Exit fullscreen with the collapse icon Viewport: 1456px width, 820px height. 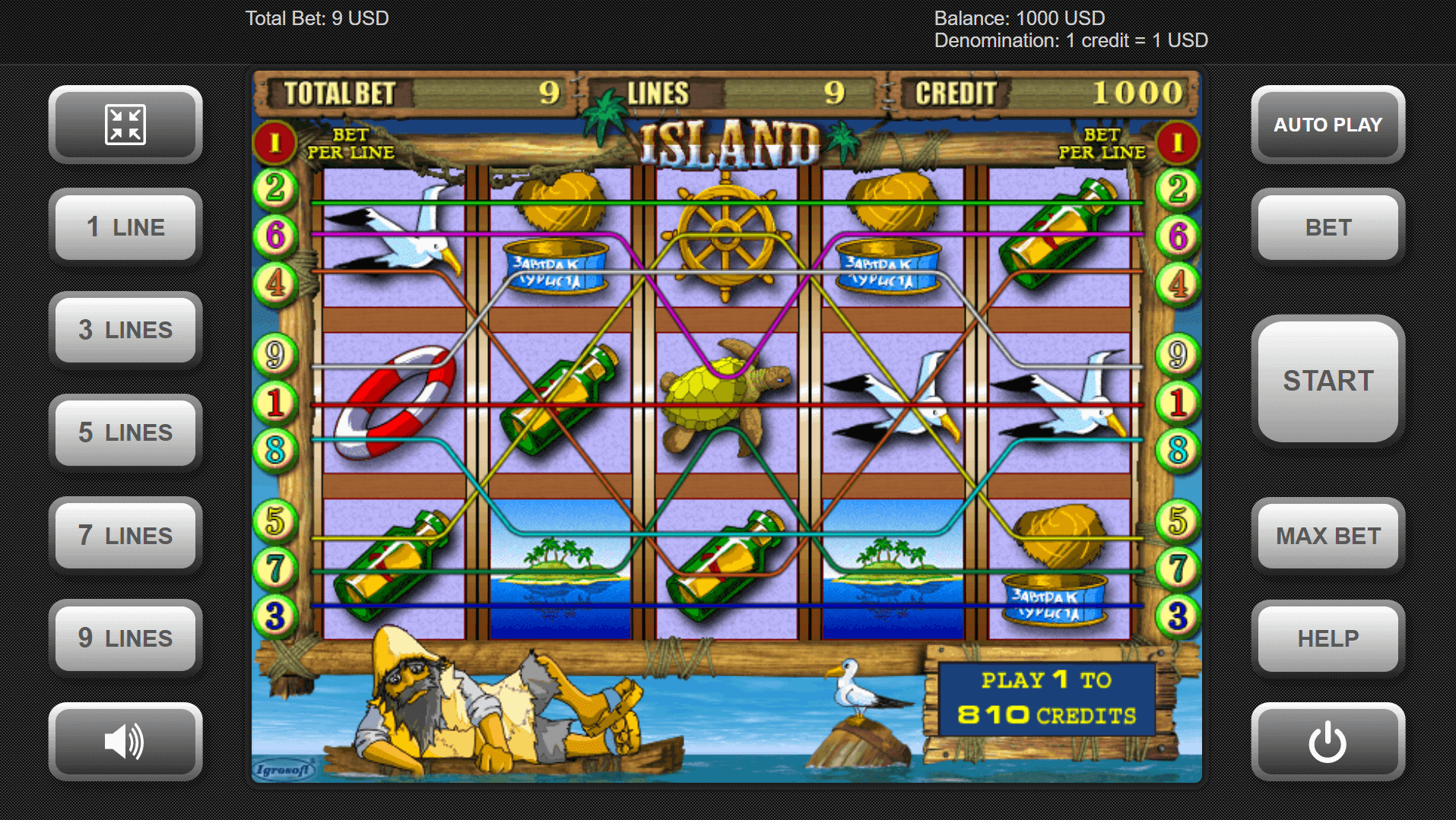click(x=125, y=125)
